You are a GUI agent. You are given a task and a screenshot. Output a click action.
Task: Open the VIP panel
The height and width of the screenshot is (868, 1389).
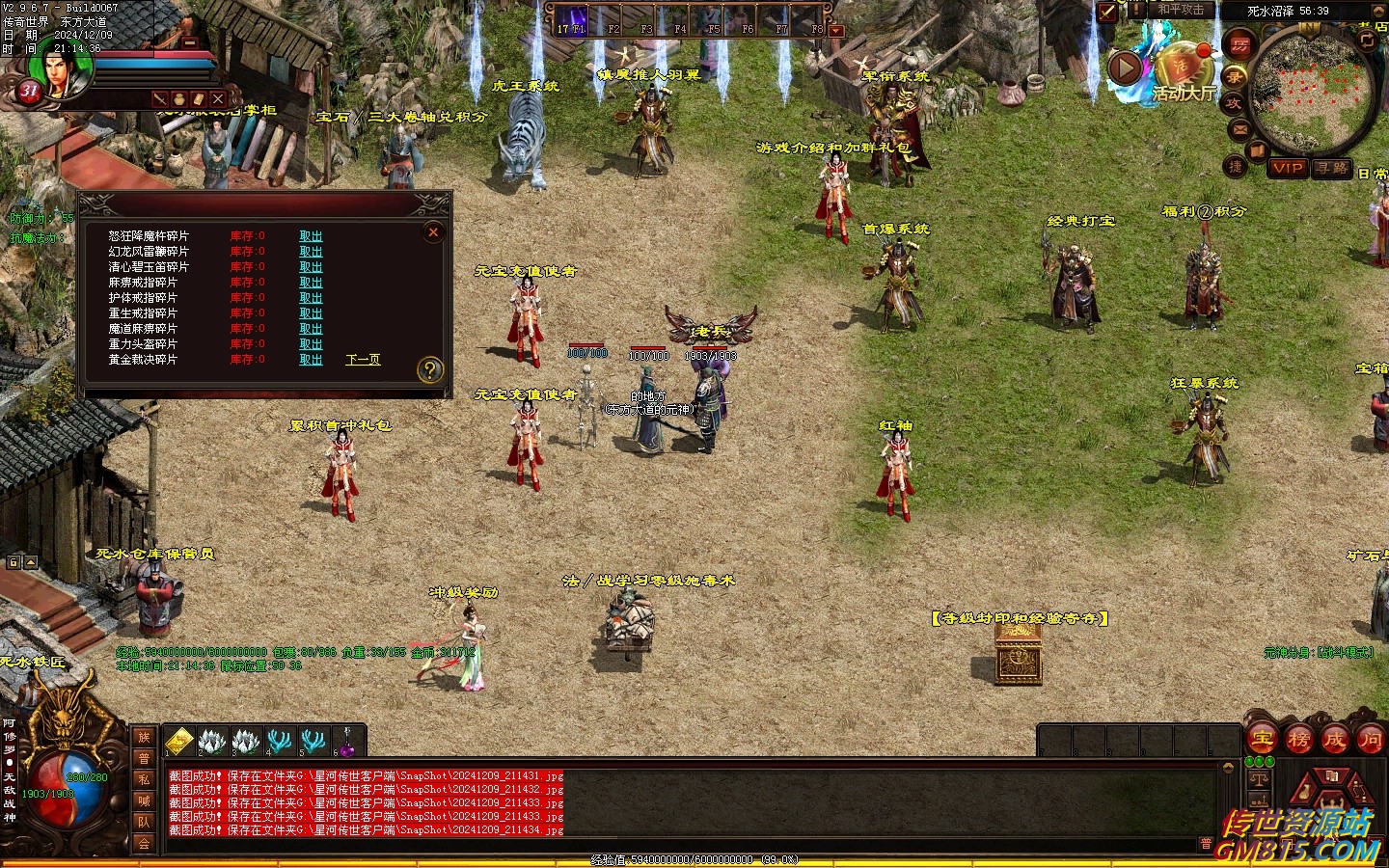[1288, 168]
